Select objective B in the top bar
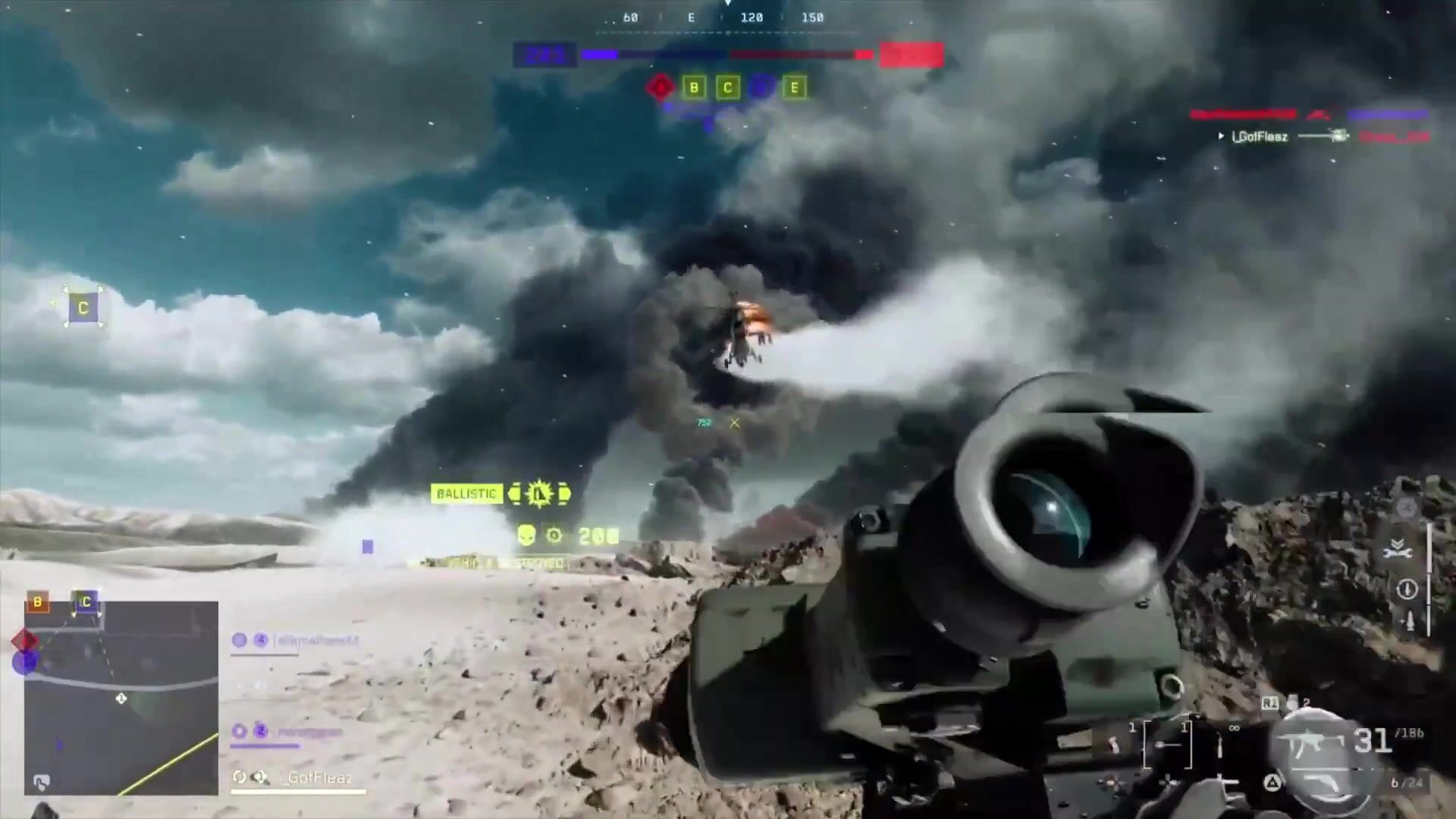The image size is (1456, 819). click(x=694, y=88)
